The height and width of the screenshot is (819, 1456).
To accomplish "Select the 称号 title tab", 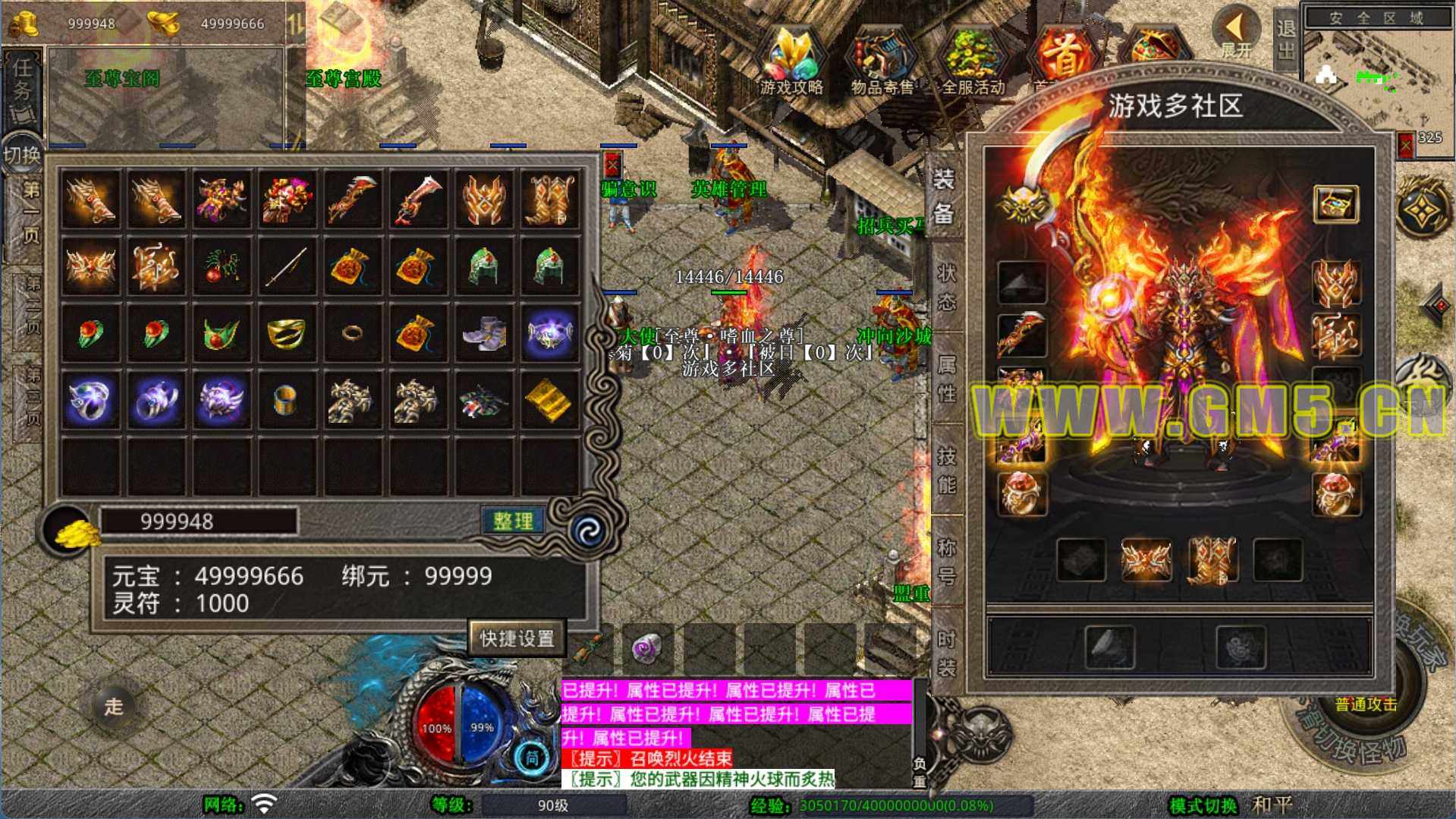I will tap(946, 561).
